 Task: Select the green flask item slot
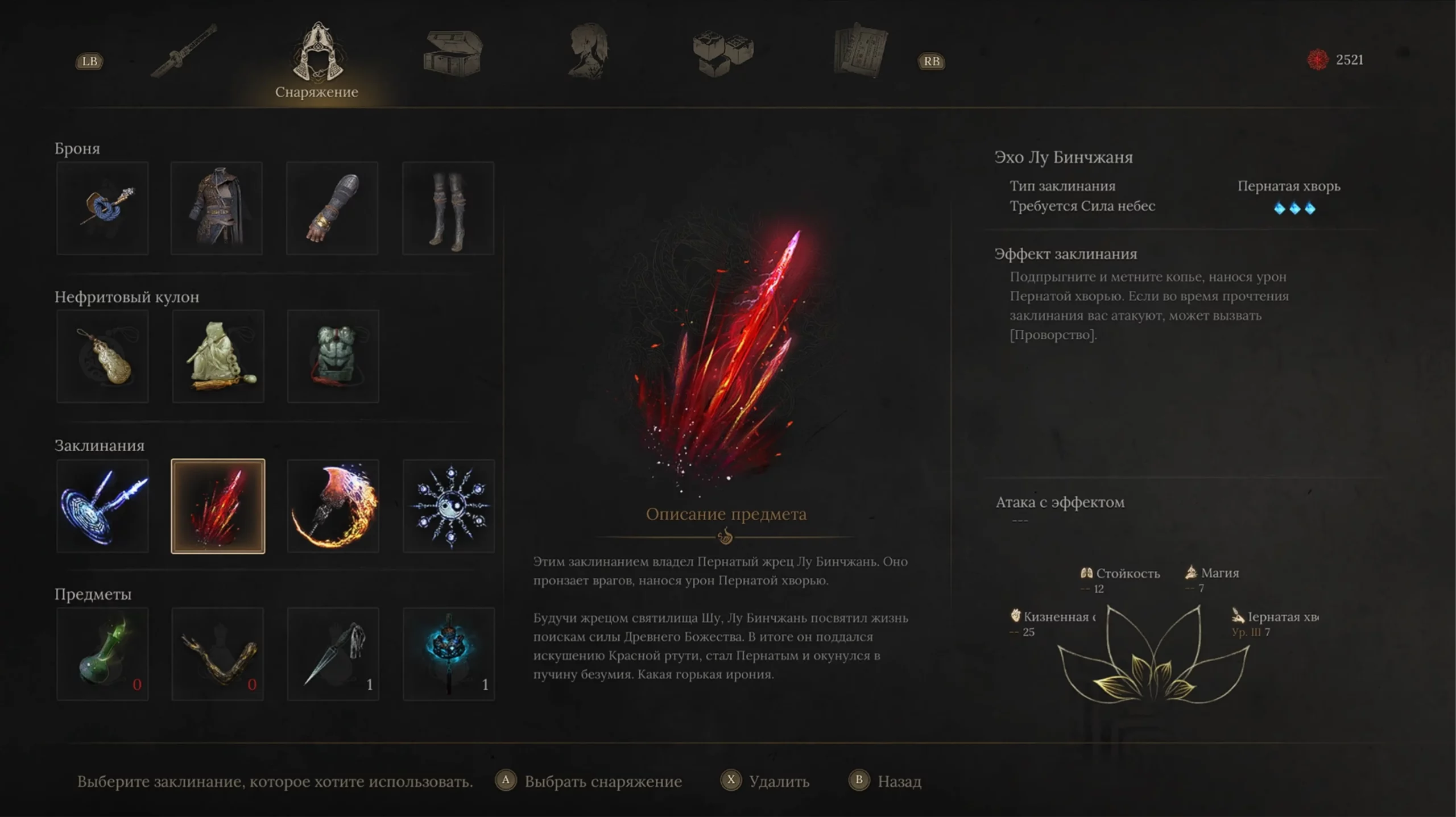(103, 654)
